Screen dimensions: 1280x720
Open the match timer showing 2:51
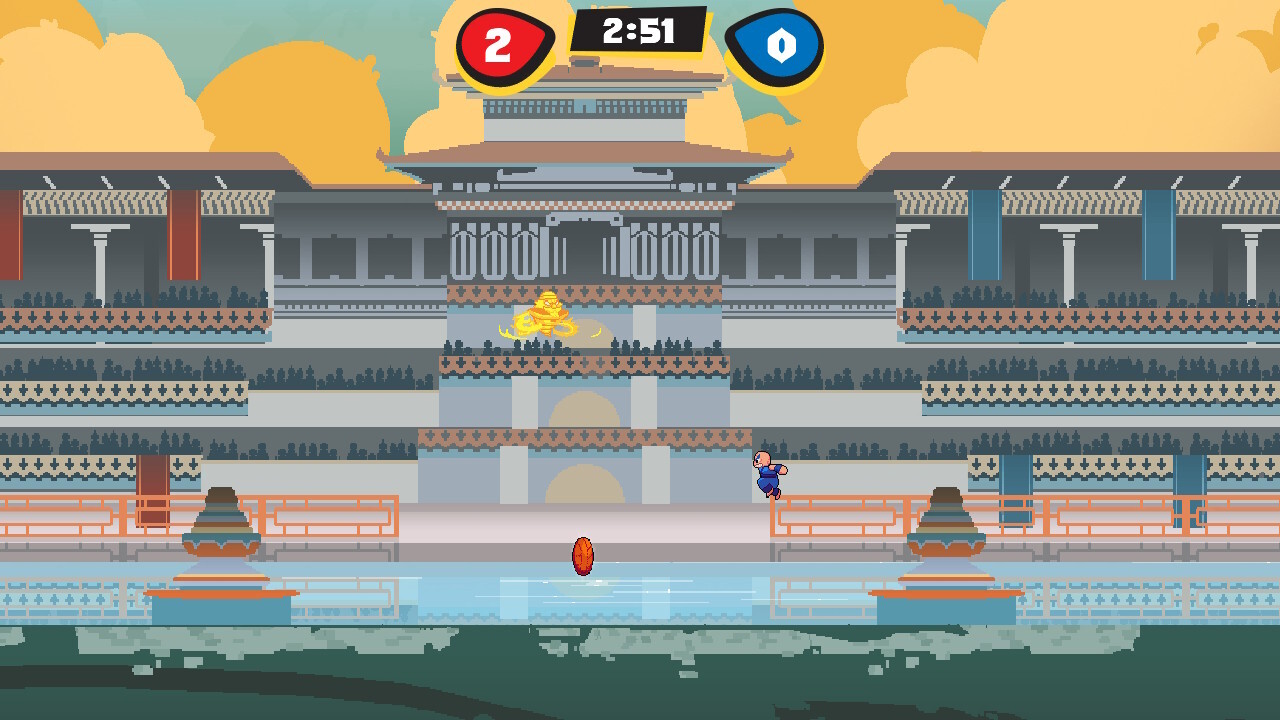640,30
